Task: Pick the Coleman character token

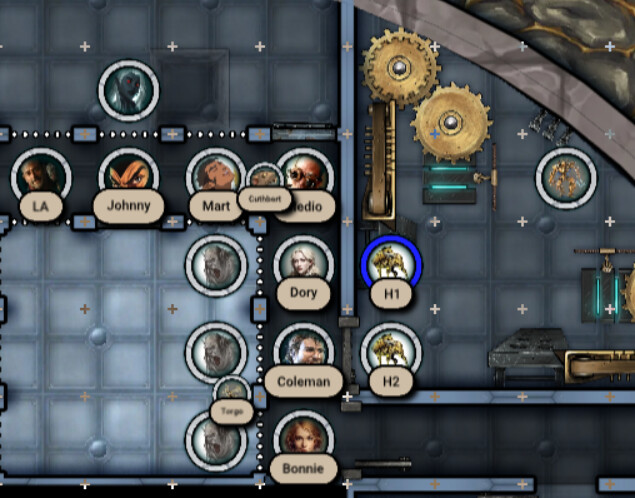Action: pos(303,352)
